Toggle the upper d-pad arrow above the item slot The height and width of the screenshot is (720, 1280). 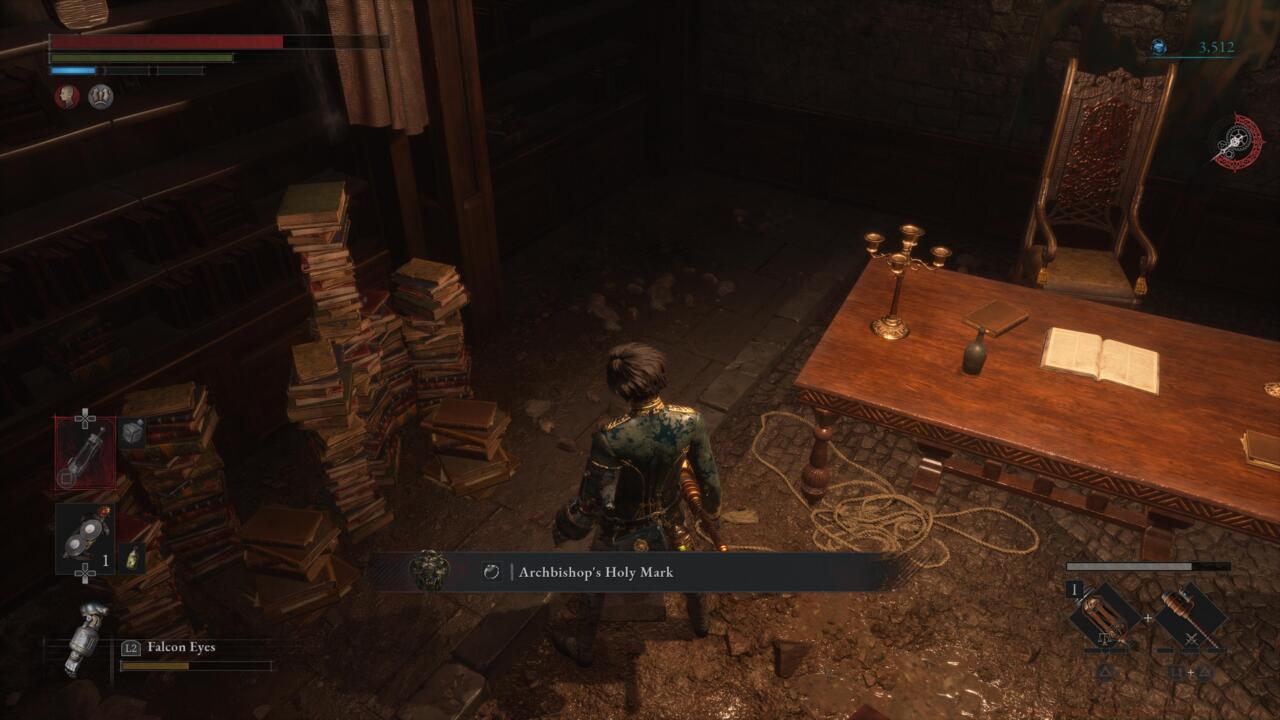84,414
